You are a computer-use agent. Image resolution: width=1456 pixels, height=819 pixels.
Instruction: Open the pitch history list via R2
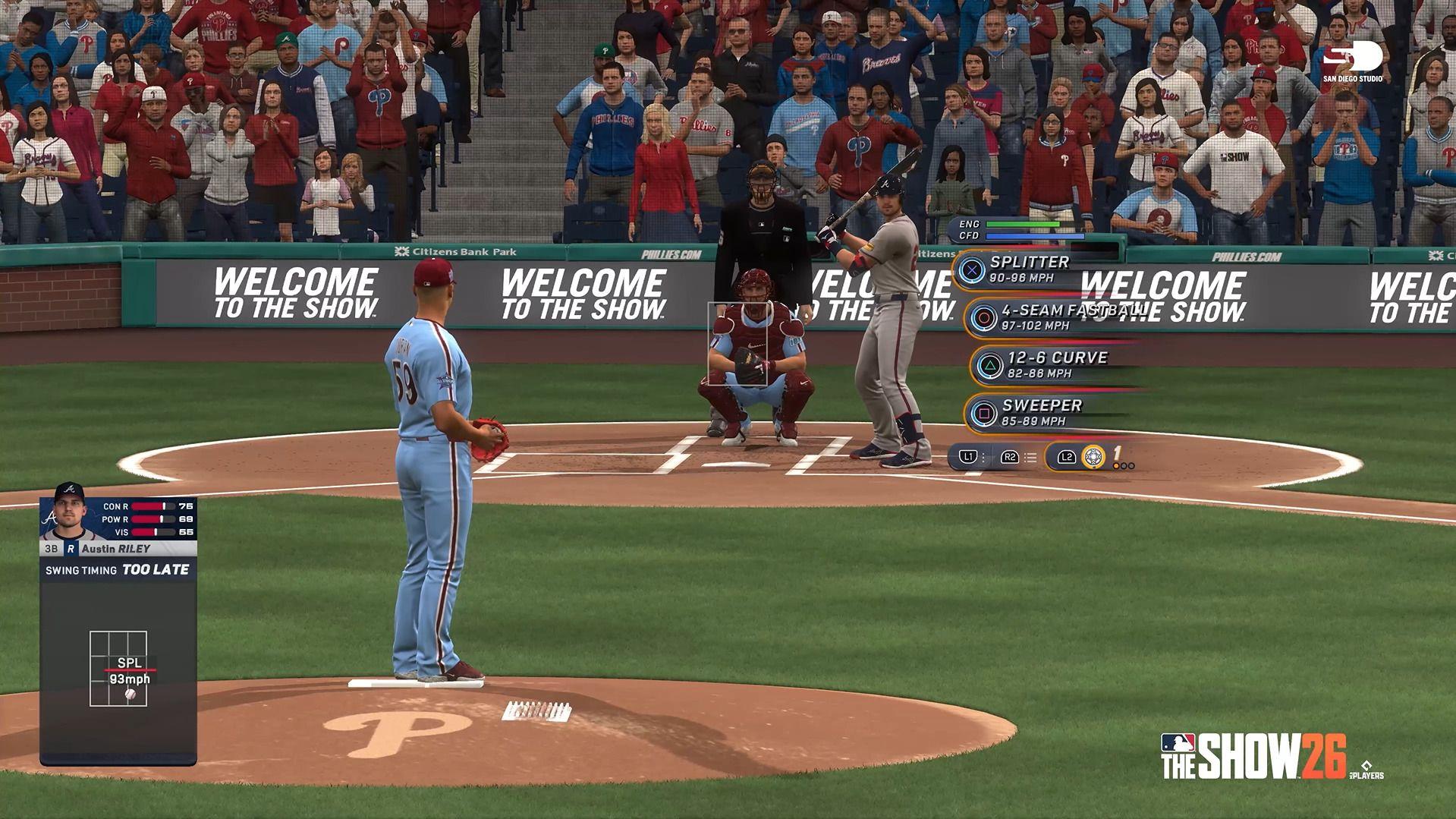1009,456
